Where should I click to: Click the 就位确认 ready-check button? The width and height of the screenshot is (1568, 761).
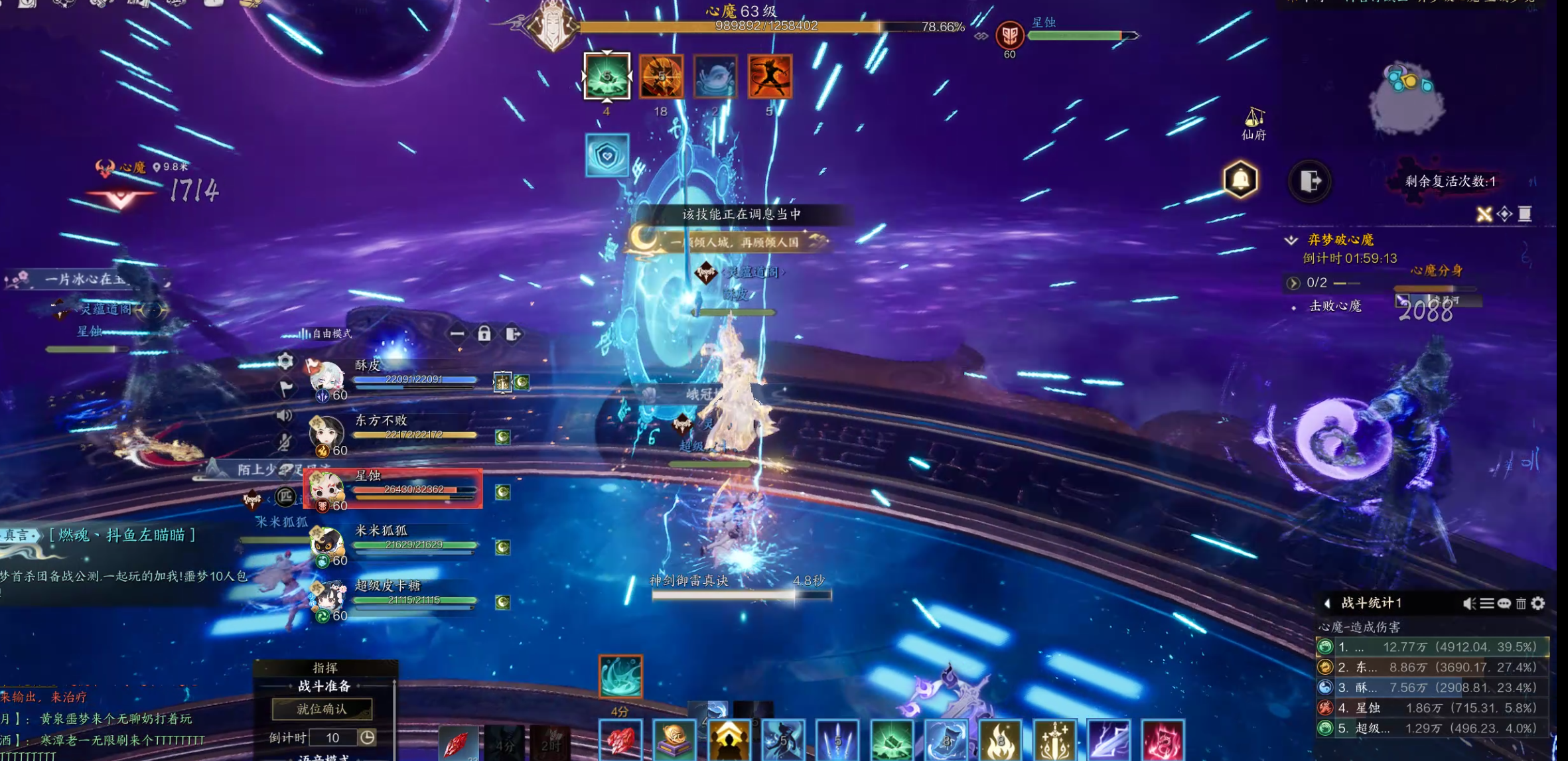[x=322, y=709]
